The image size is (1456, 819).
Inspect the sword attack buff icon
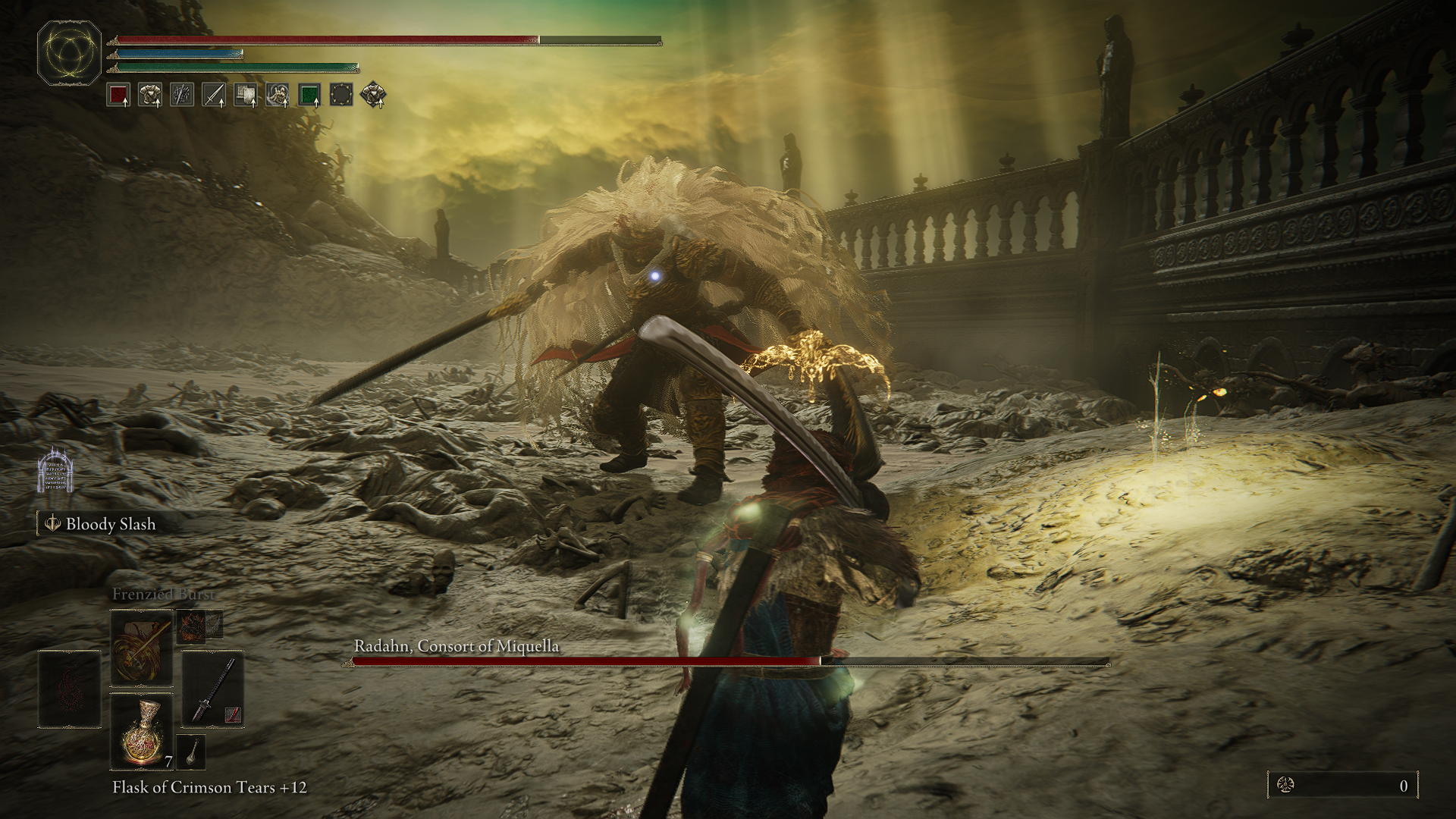214,95
